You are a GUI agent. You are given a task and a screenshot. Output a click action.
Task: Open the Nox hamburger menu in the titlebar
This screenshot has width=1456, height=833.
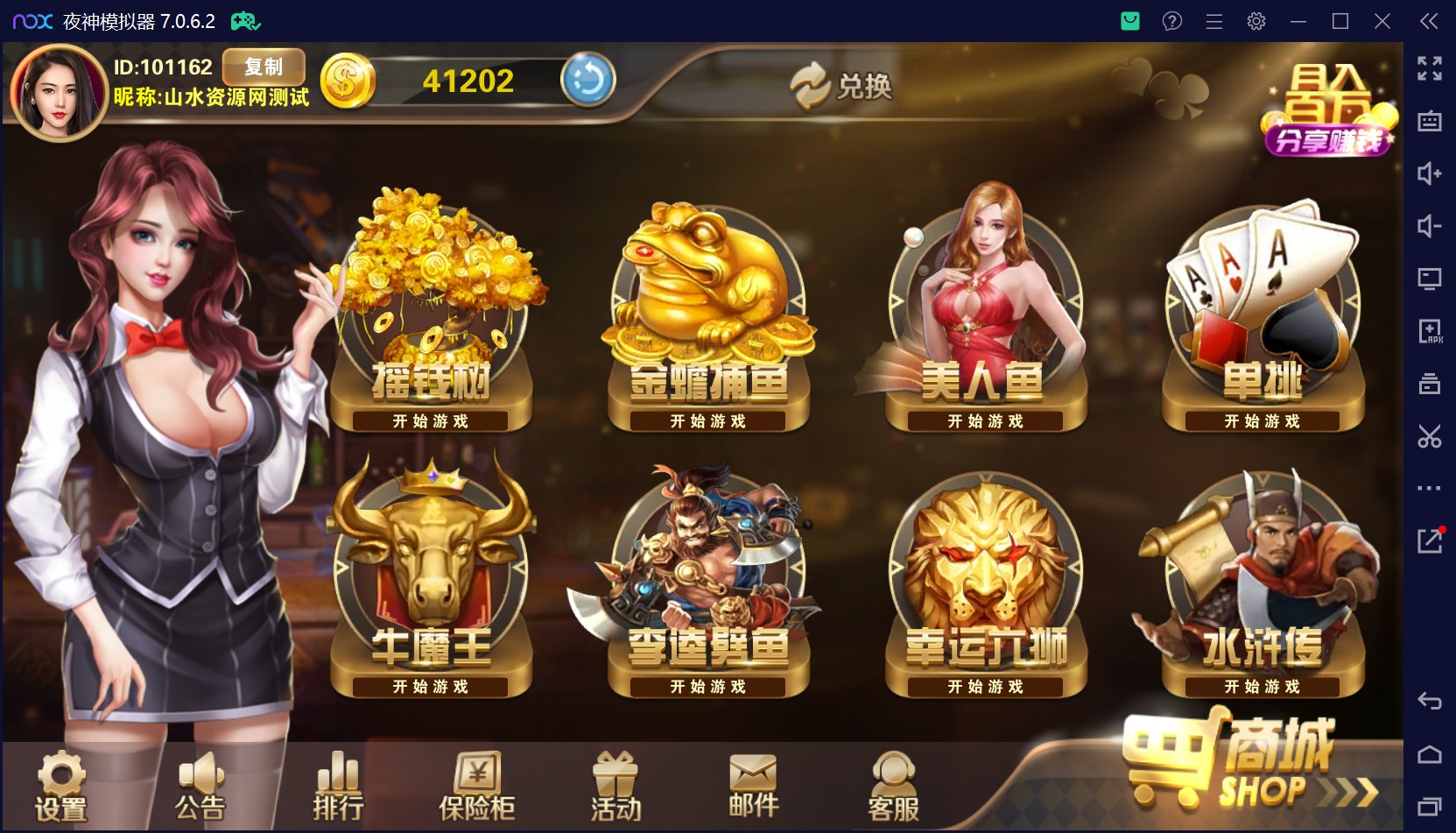click(x=1213, y=21)
